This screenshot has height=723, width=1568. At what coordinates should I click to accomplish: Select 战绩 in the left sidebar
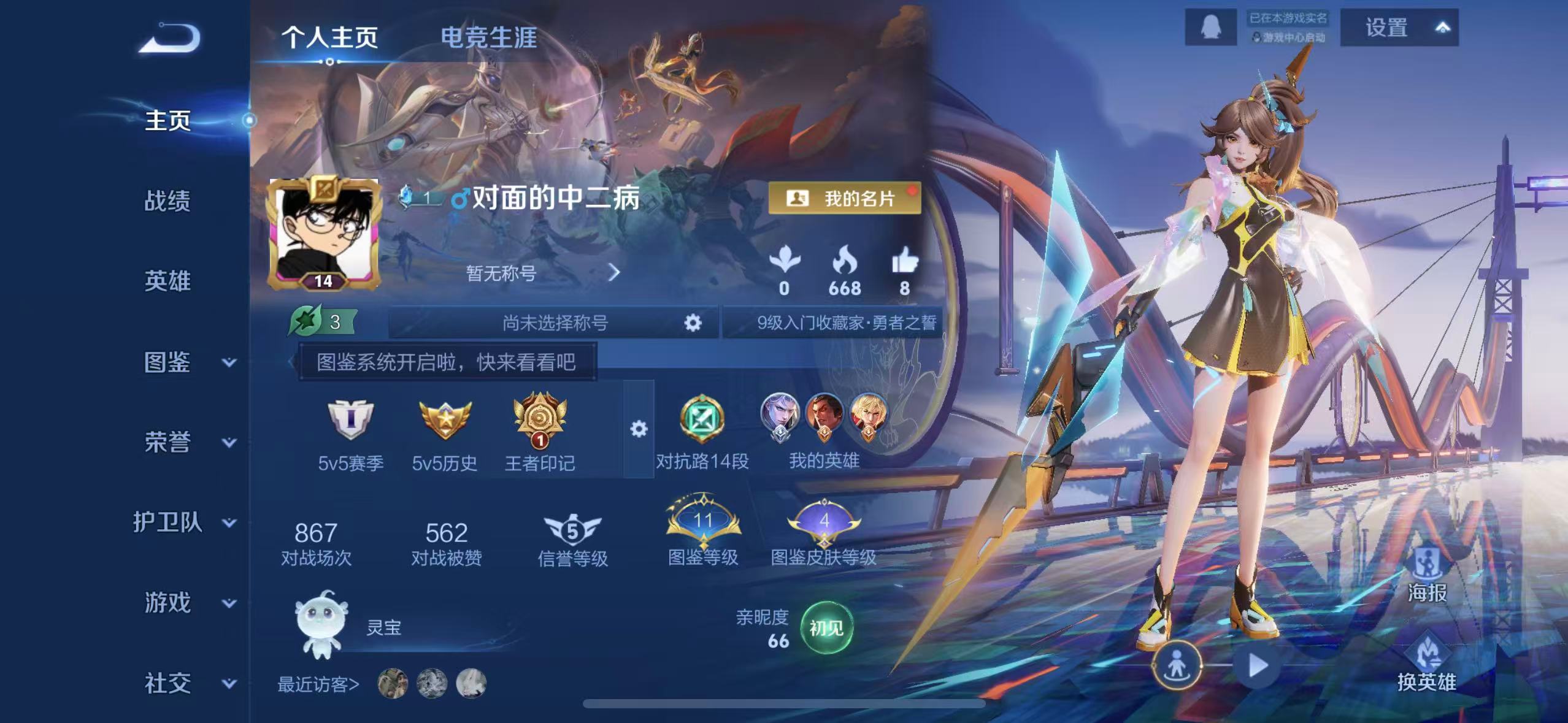[x=167, y=201]
